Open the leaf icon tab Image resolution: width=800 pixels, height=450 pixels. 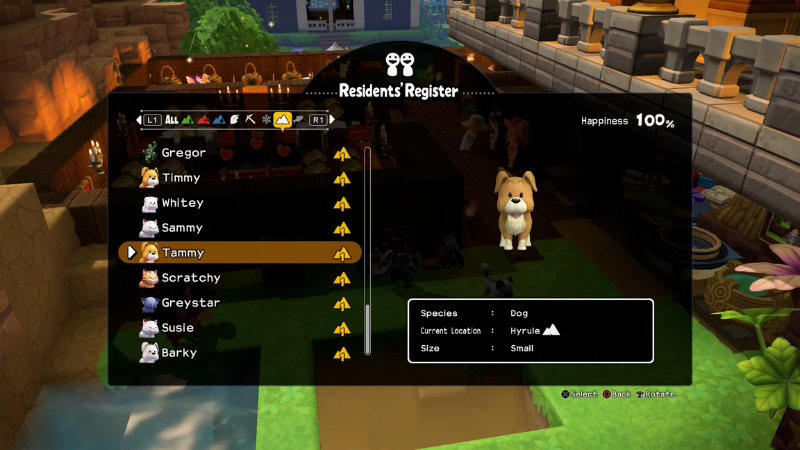point(235,120)
